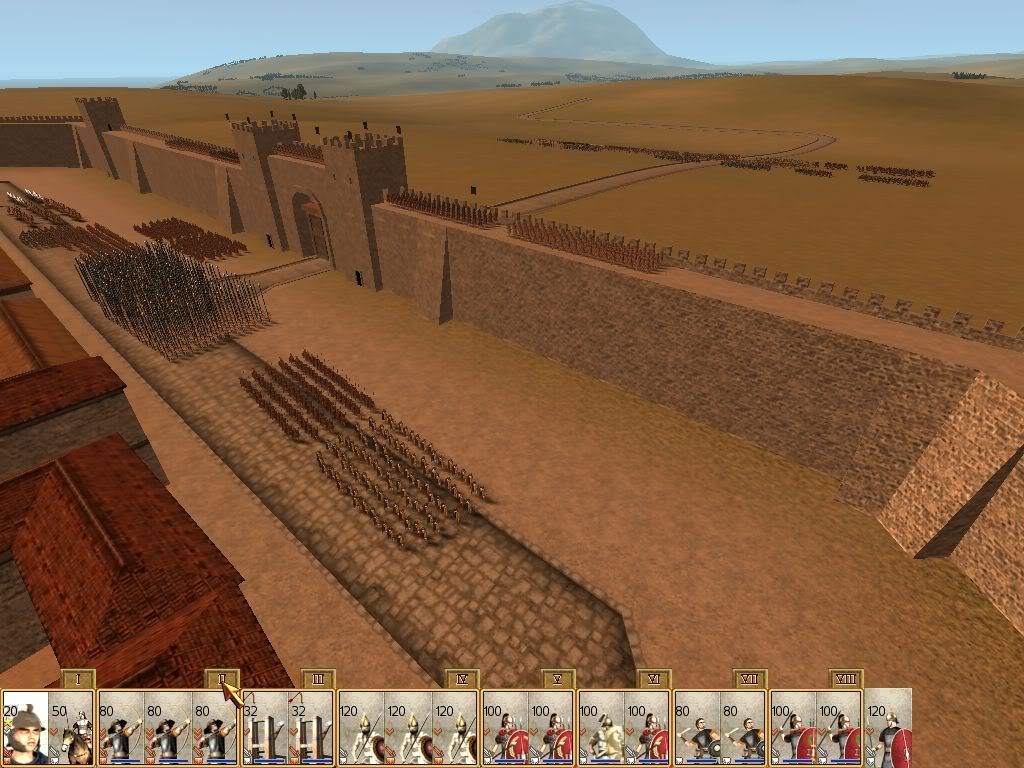
Task: Select group VIII tab
Action: tap(845, 680)
